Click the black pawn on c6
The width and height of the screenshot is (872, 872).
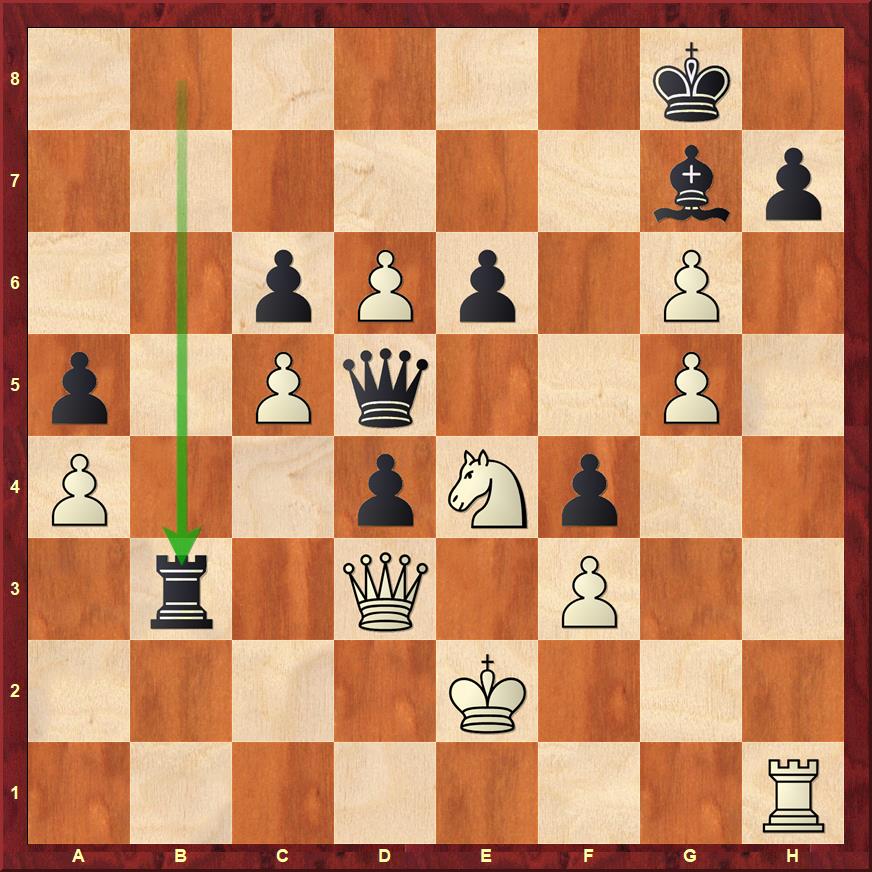(283, 284)
